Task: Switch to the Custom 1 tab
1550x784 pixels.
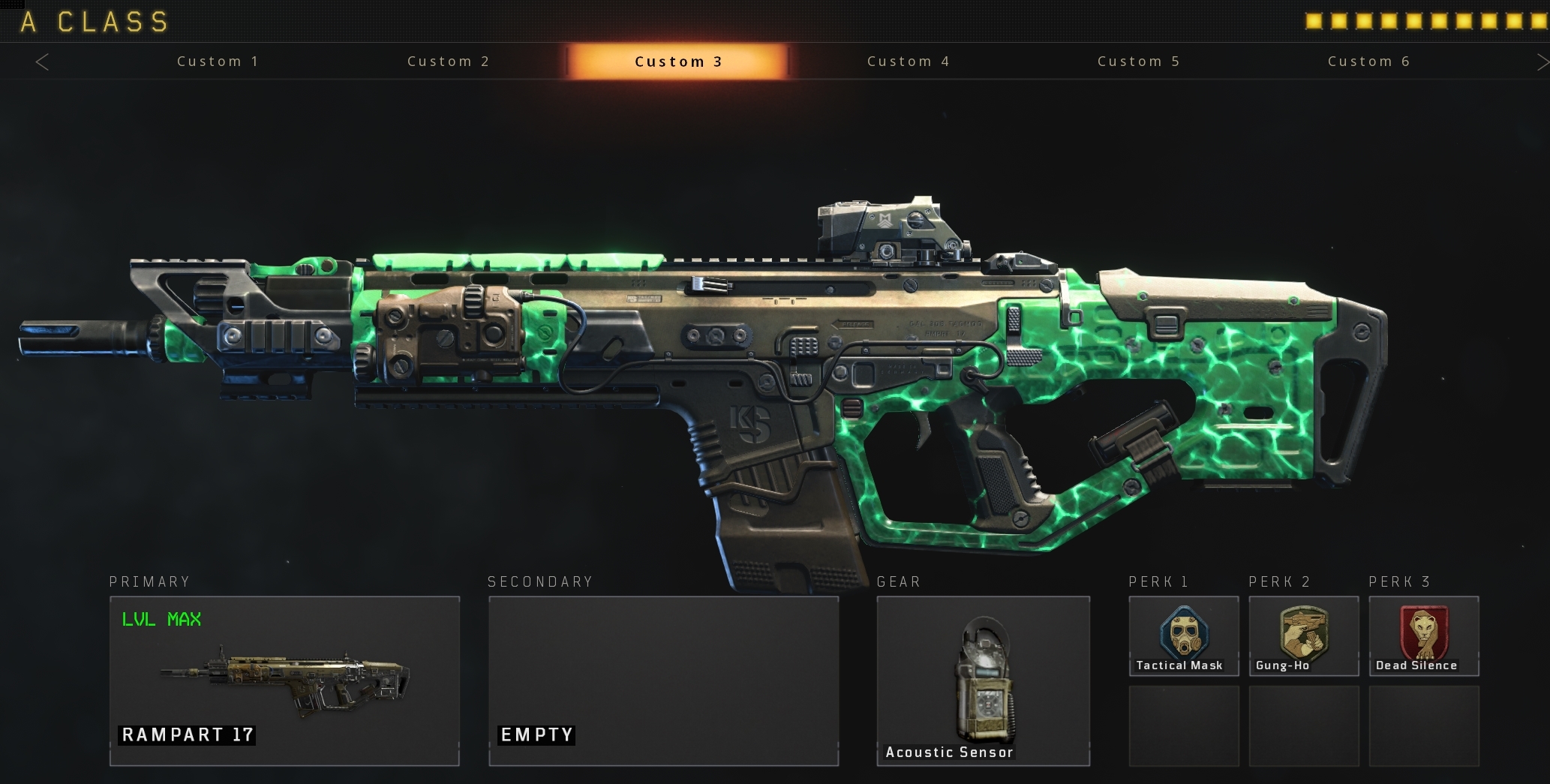Action: tap(218, 62)
